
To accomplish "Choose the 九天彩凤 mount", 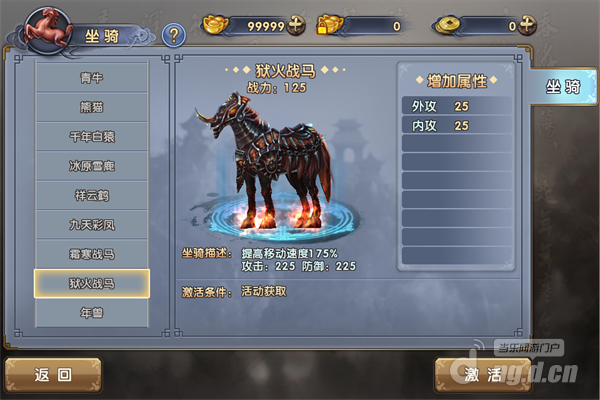I will click(91, 224).
